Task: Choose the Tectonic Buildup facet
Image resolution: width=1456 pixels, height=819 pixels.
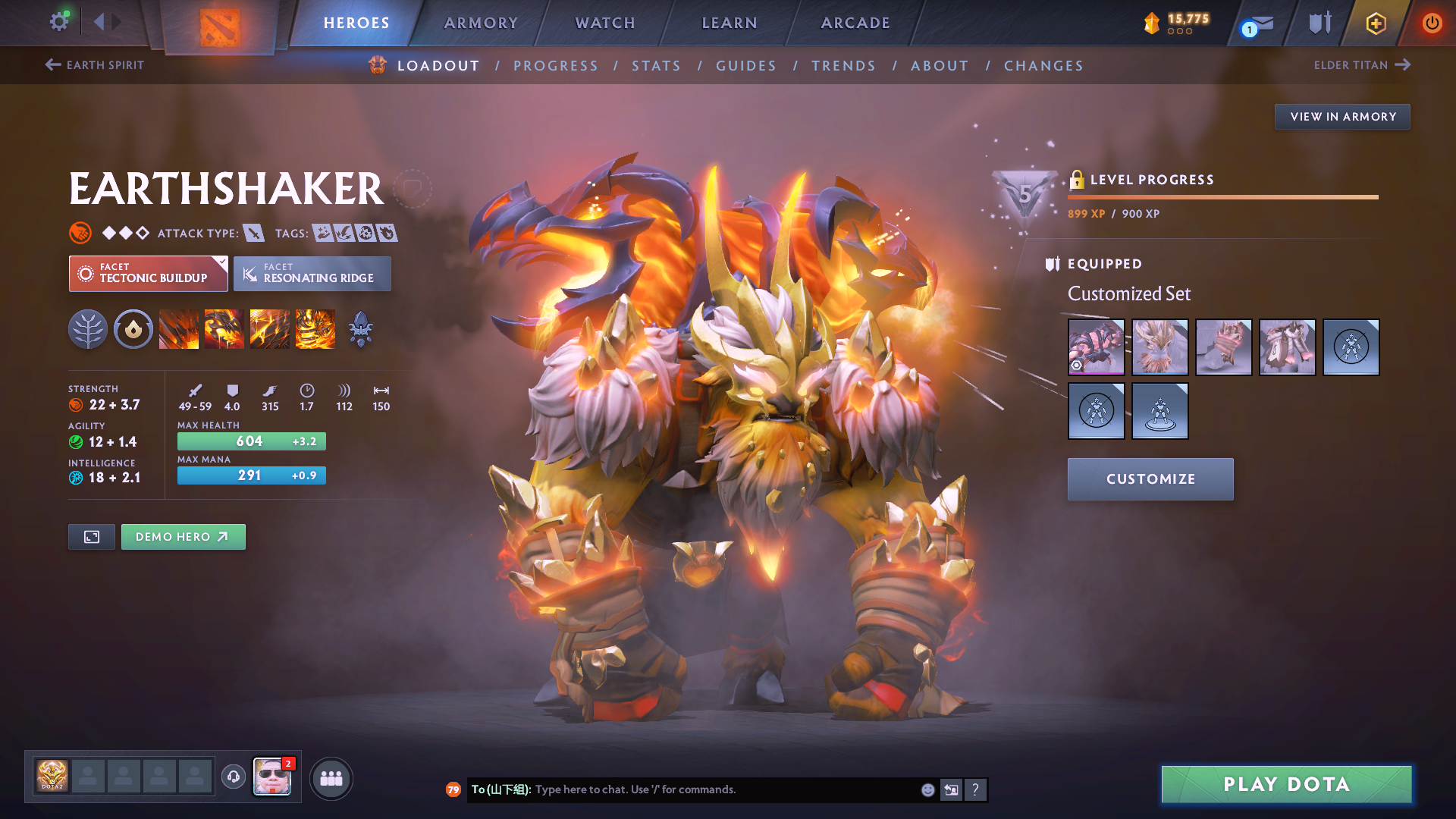Action: point(149,274)
